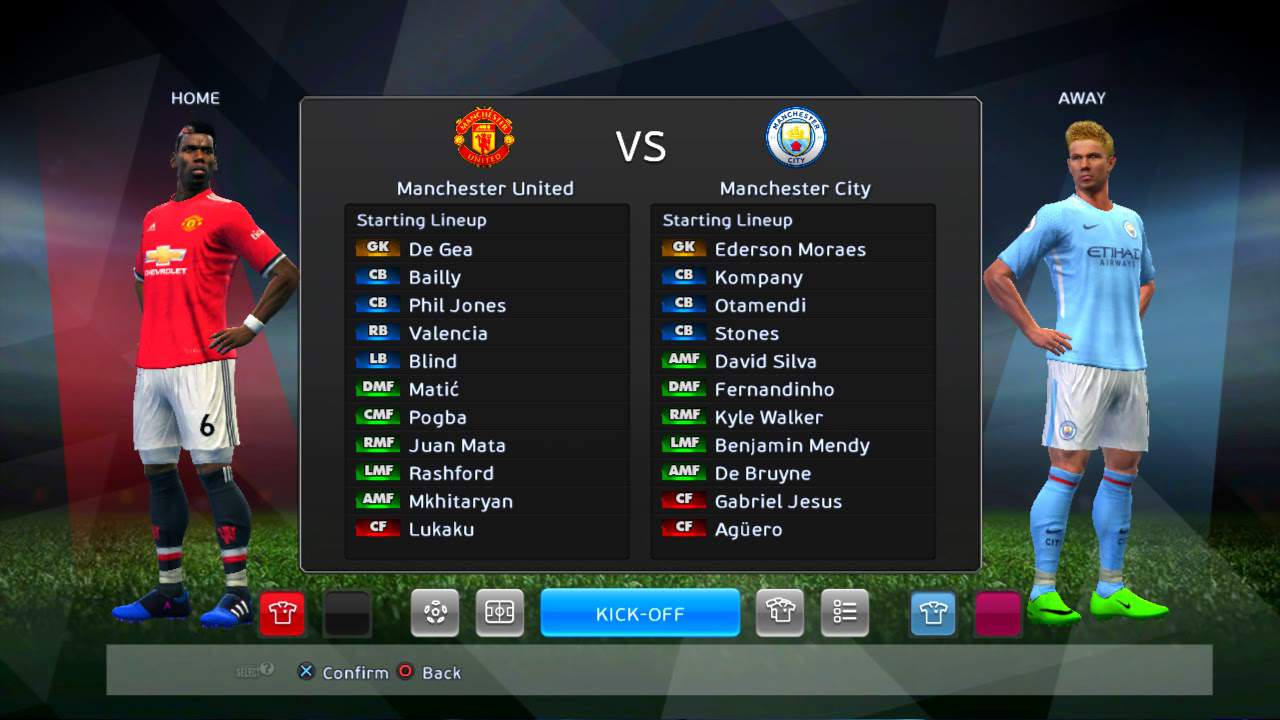Click the Manchester United club crest

(484, 137)
